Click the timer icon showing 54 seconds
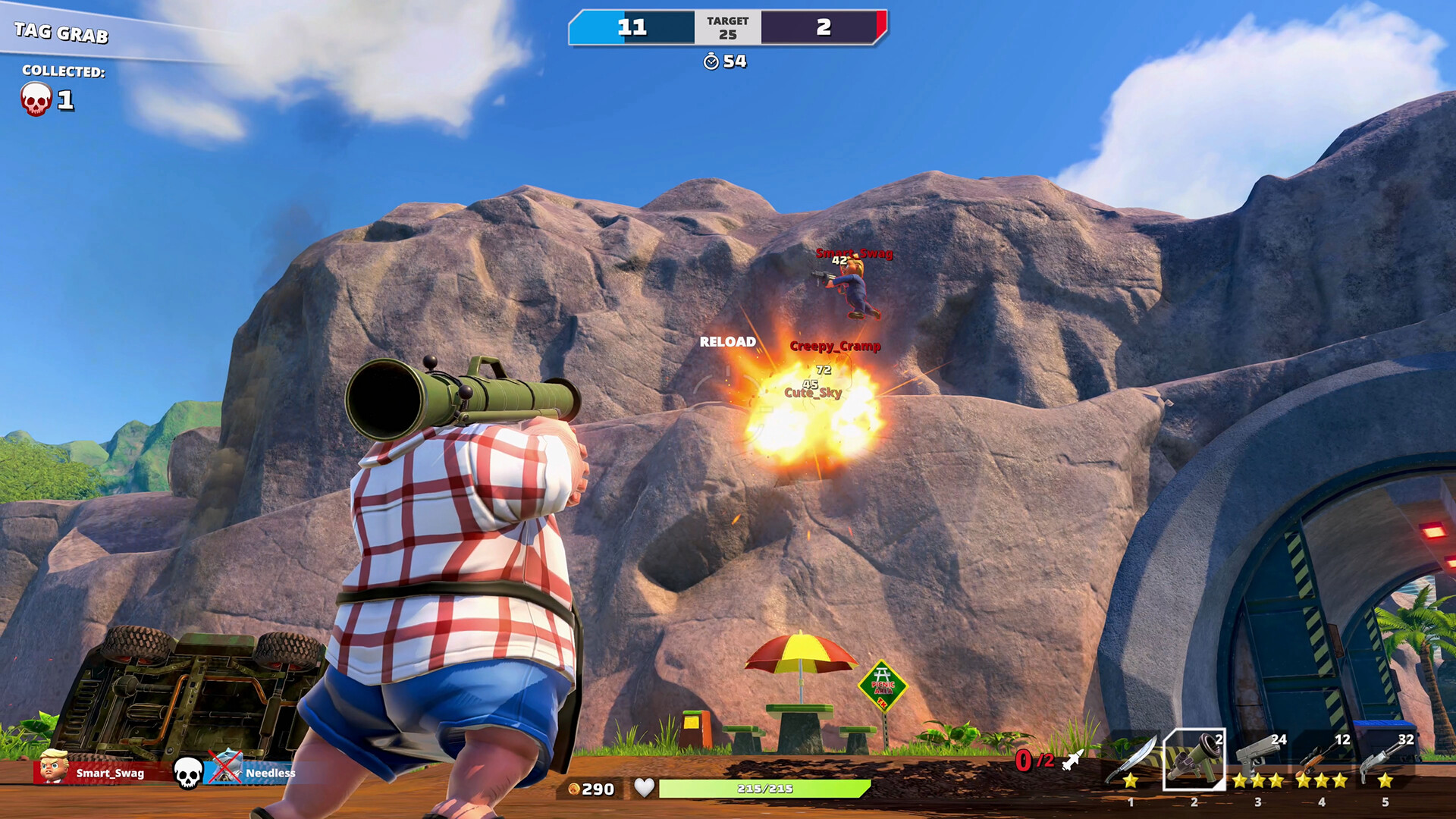This screenshot has width=1456, height=819. point(711,63)
